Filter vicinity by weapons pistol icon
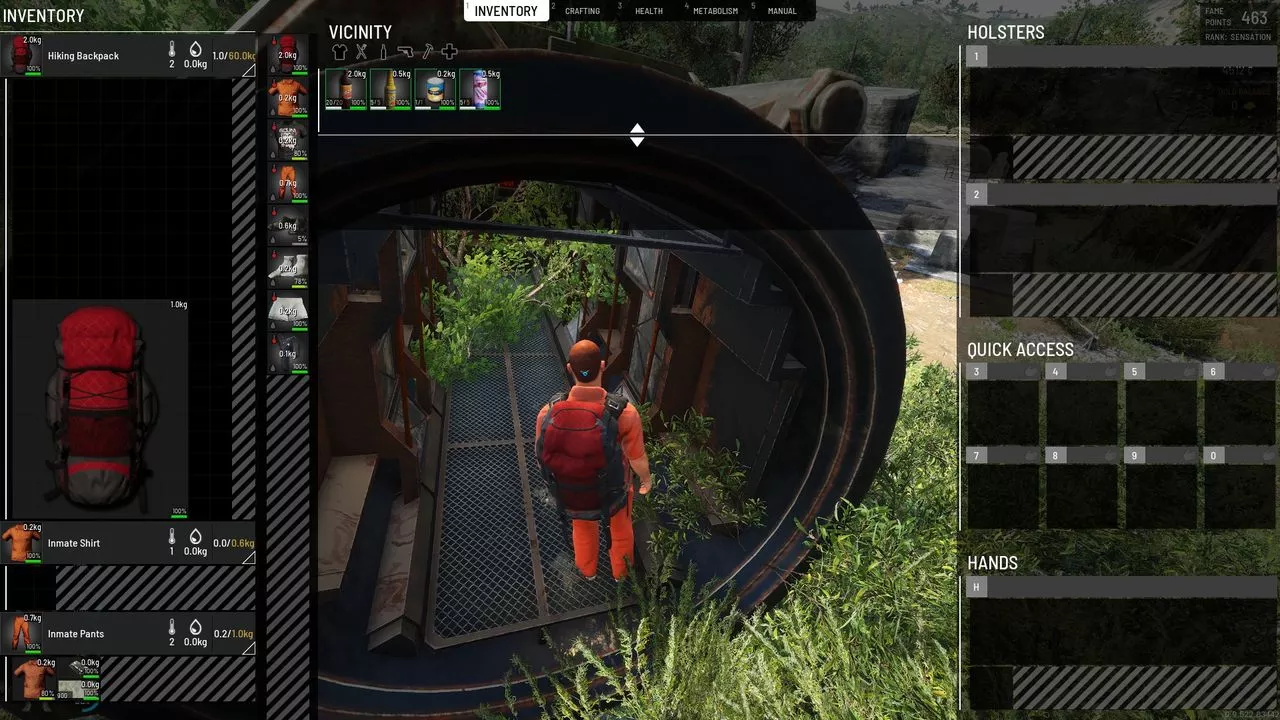Screen dimensions: 1280x720 (x=405, y=52)
